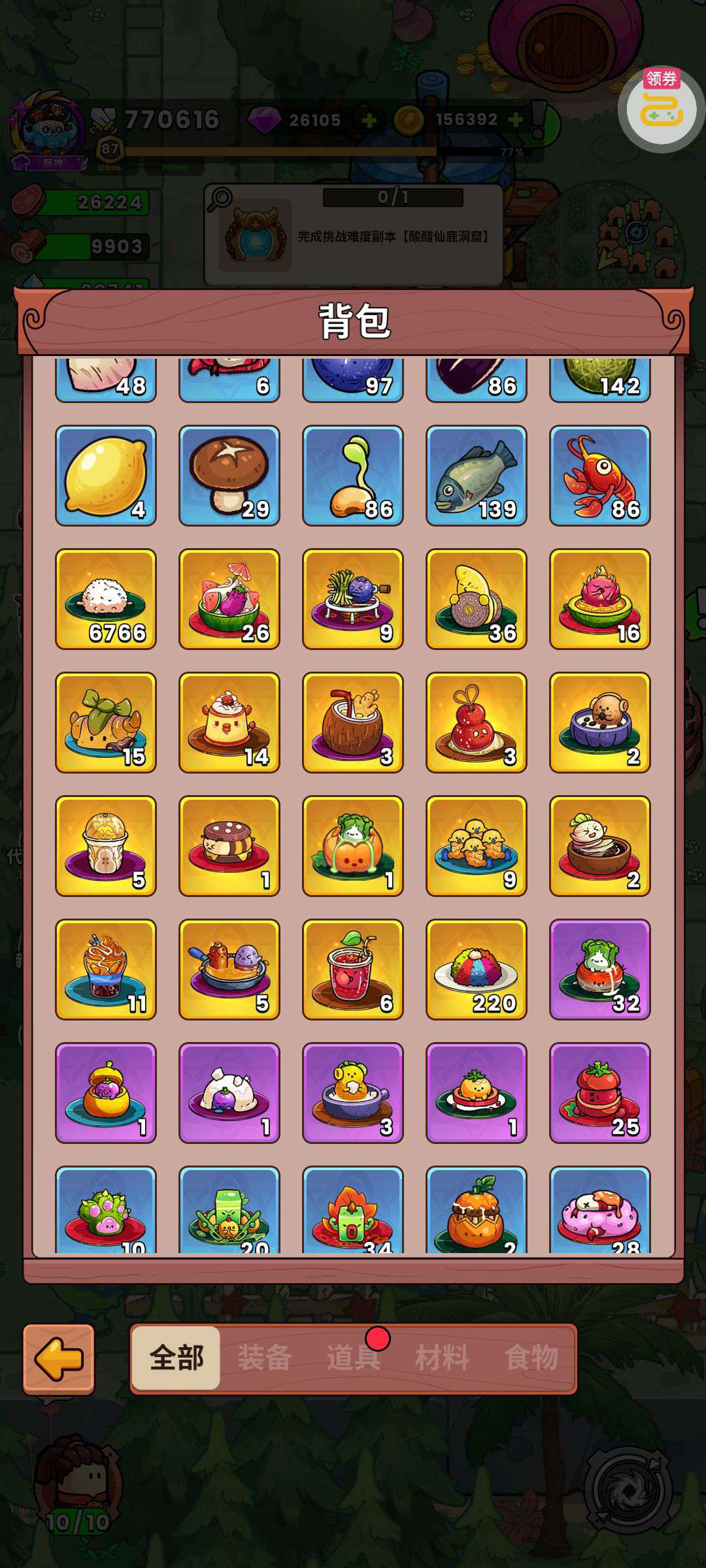Select the red lobster slot
The width and height of the screenshot is (706, 1568).
point(600,476)
